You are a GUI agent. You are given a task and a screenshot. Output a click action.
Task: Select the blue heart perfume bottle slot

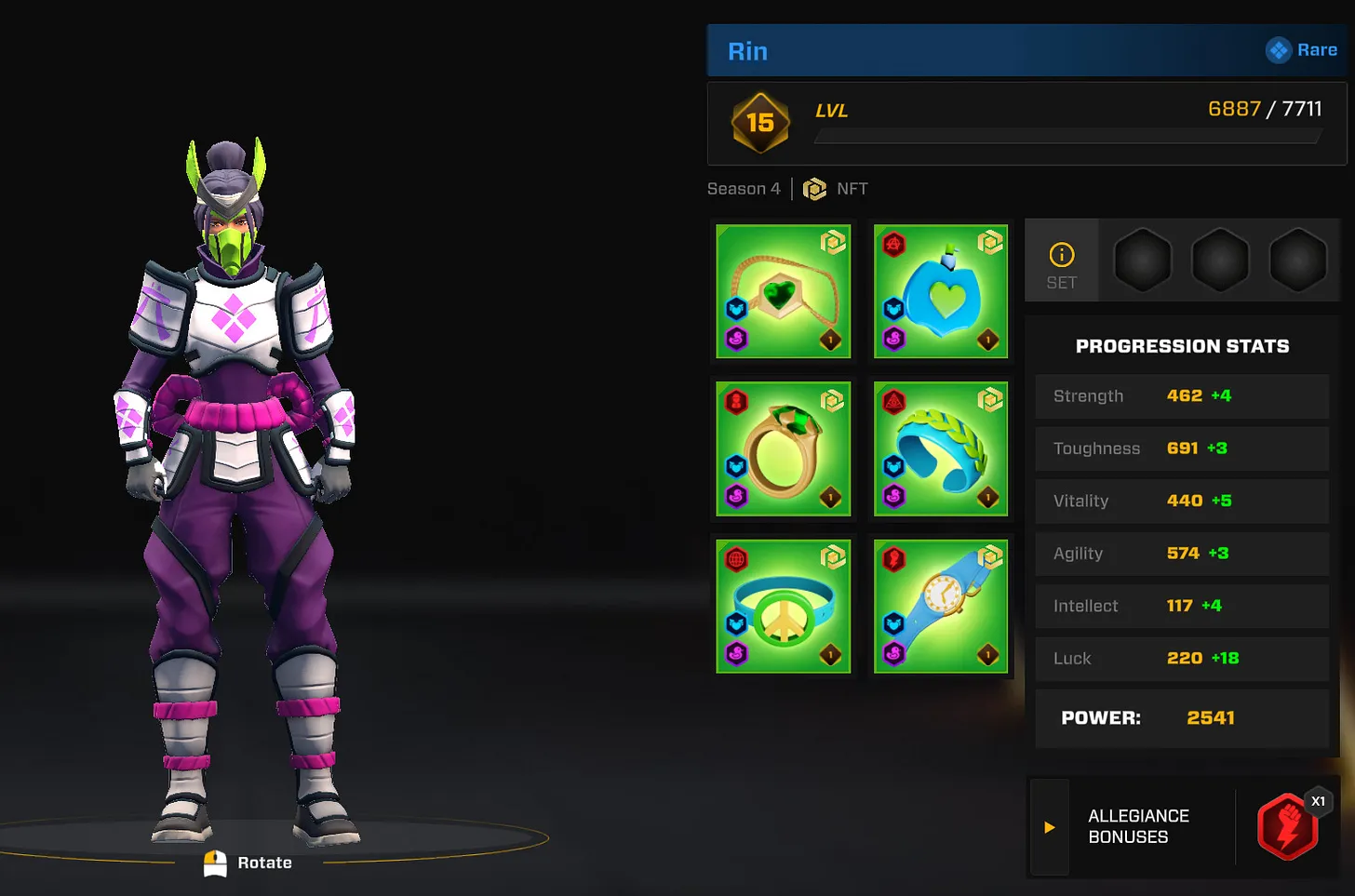[x=940, y=291]
